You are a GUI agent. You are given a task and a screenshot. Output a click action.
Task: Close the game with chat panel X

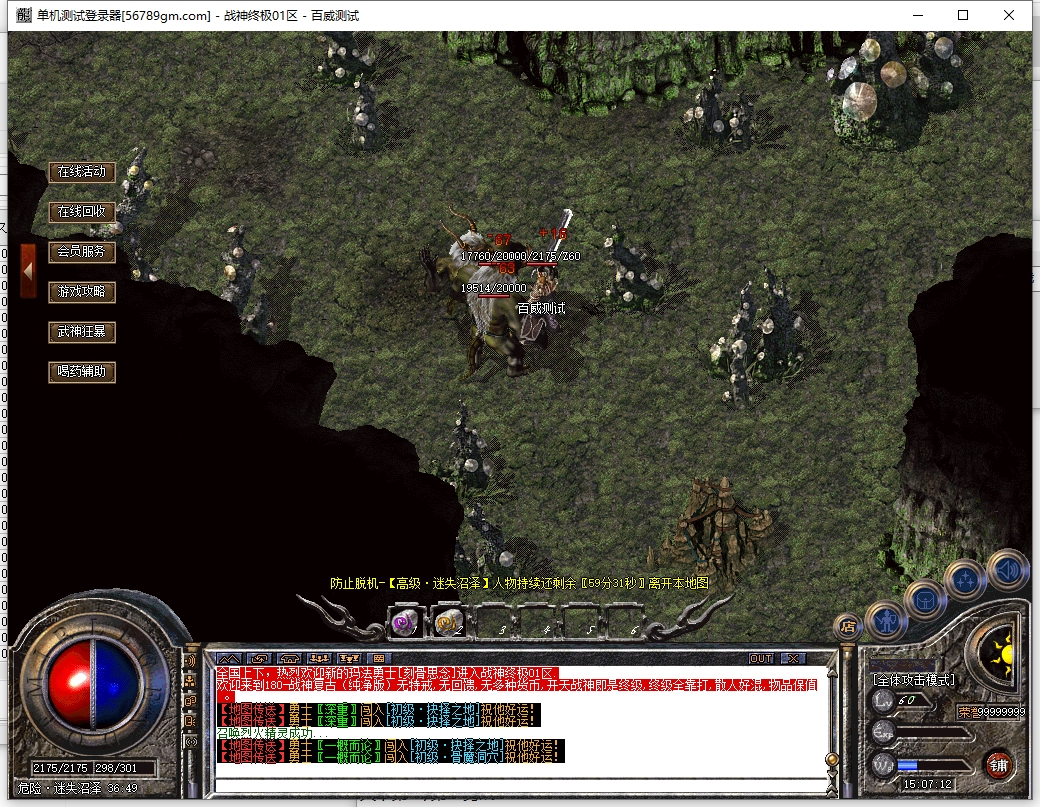793,658
